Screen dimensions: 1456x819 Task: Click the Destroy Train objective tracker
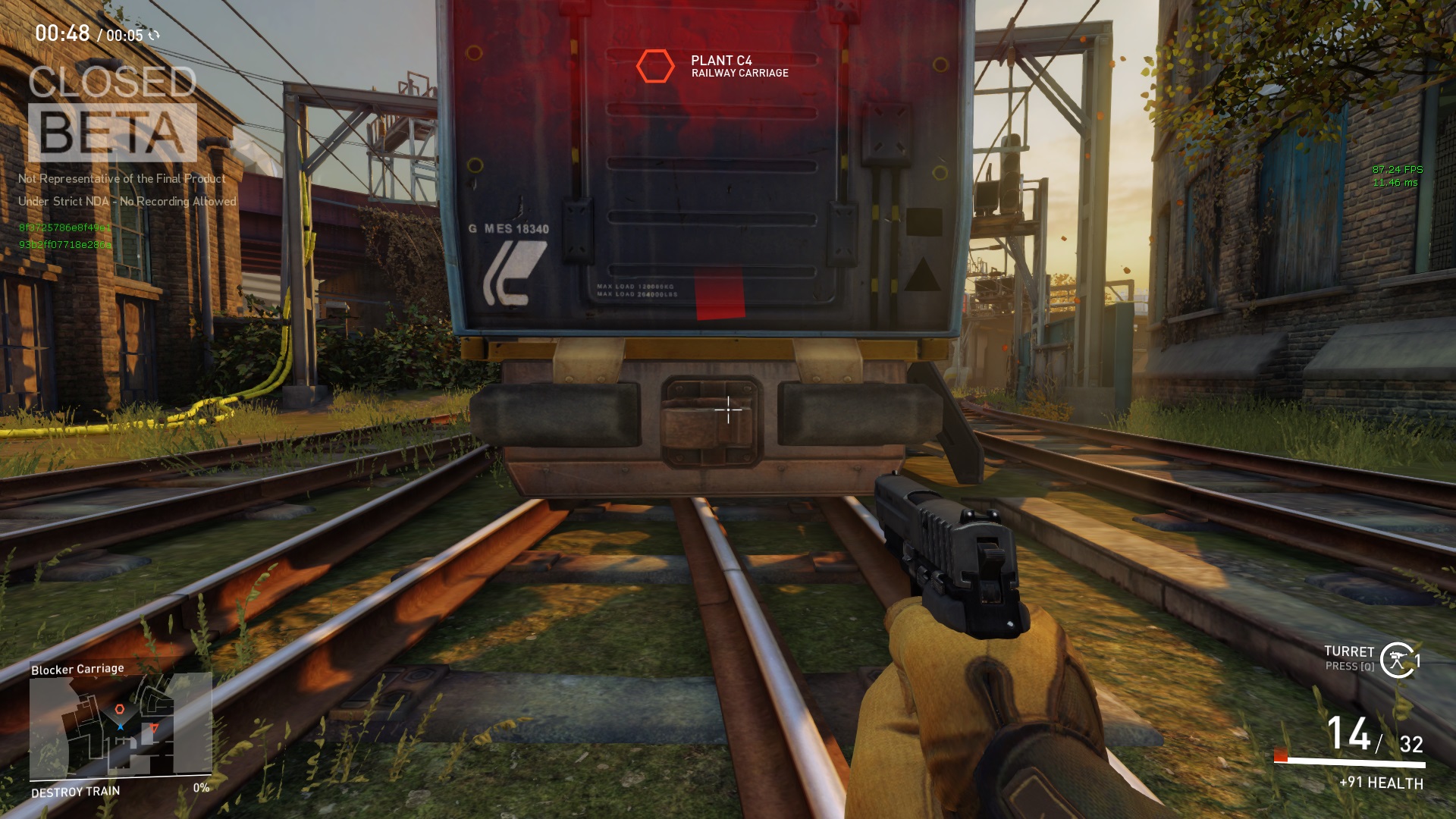[76, 792]
